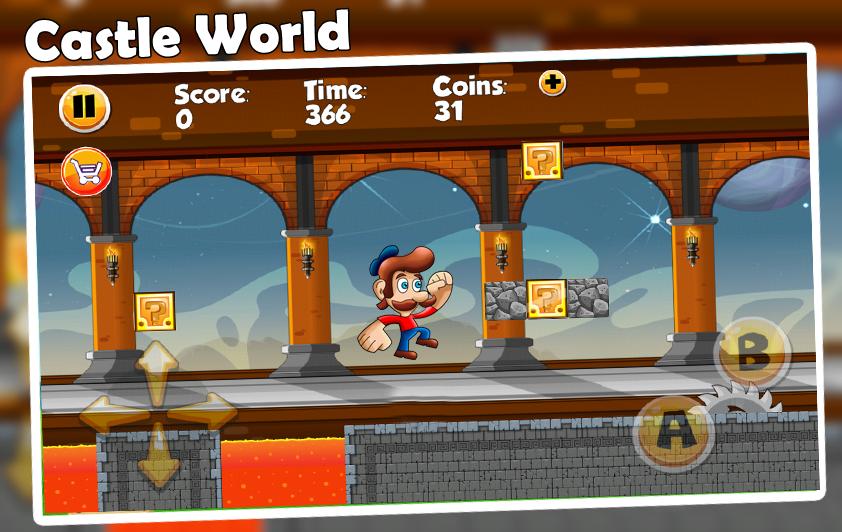Pause the game with the orange pause button
The image size is (842, 532).
coord(84,107)
